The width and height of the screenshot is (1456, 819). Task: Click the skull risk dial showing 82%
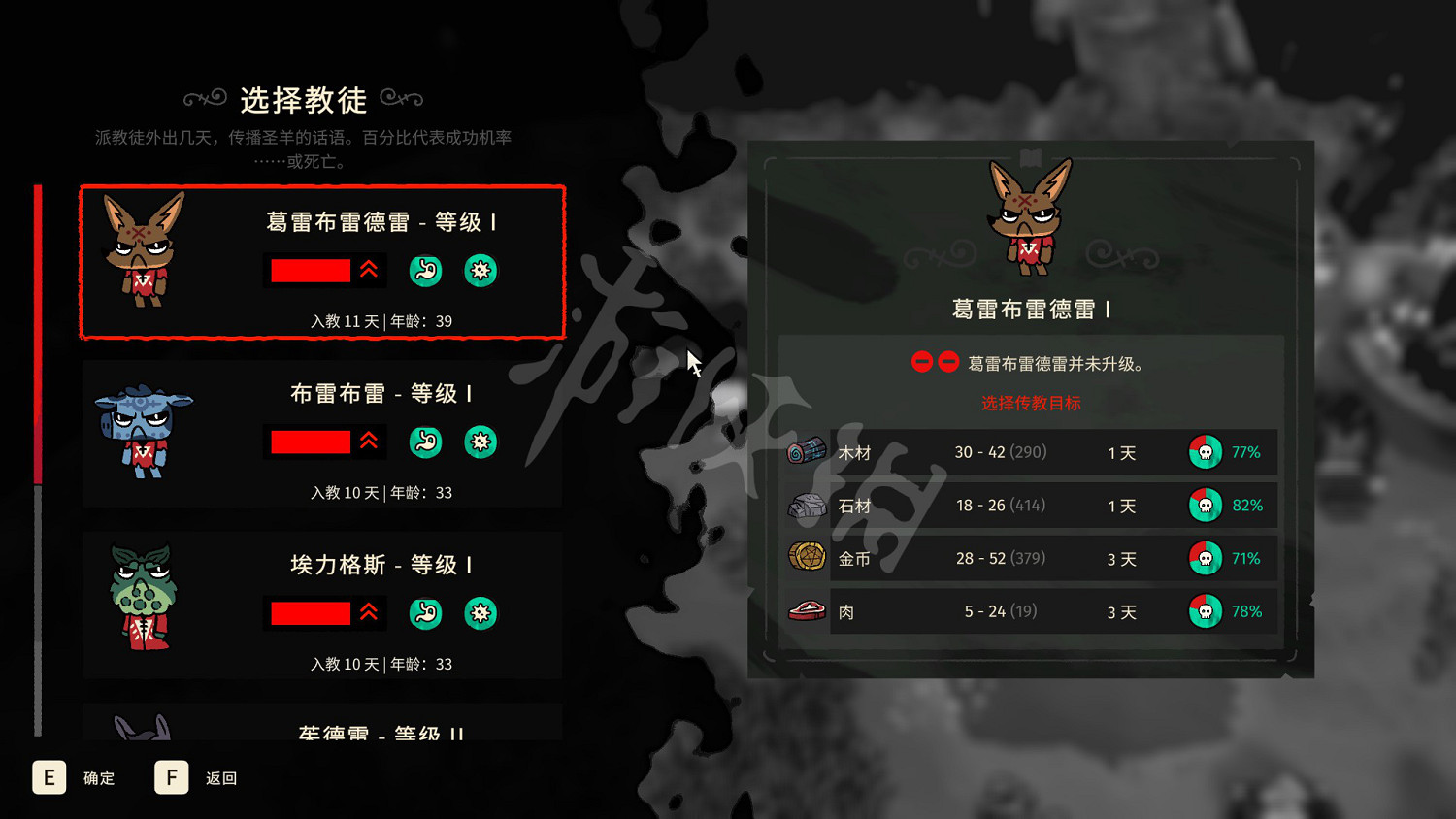point(1205,505)
